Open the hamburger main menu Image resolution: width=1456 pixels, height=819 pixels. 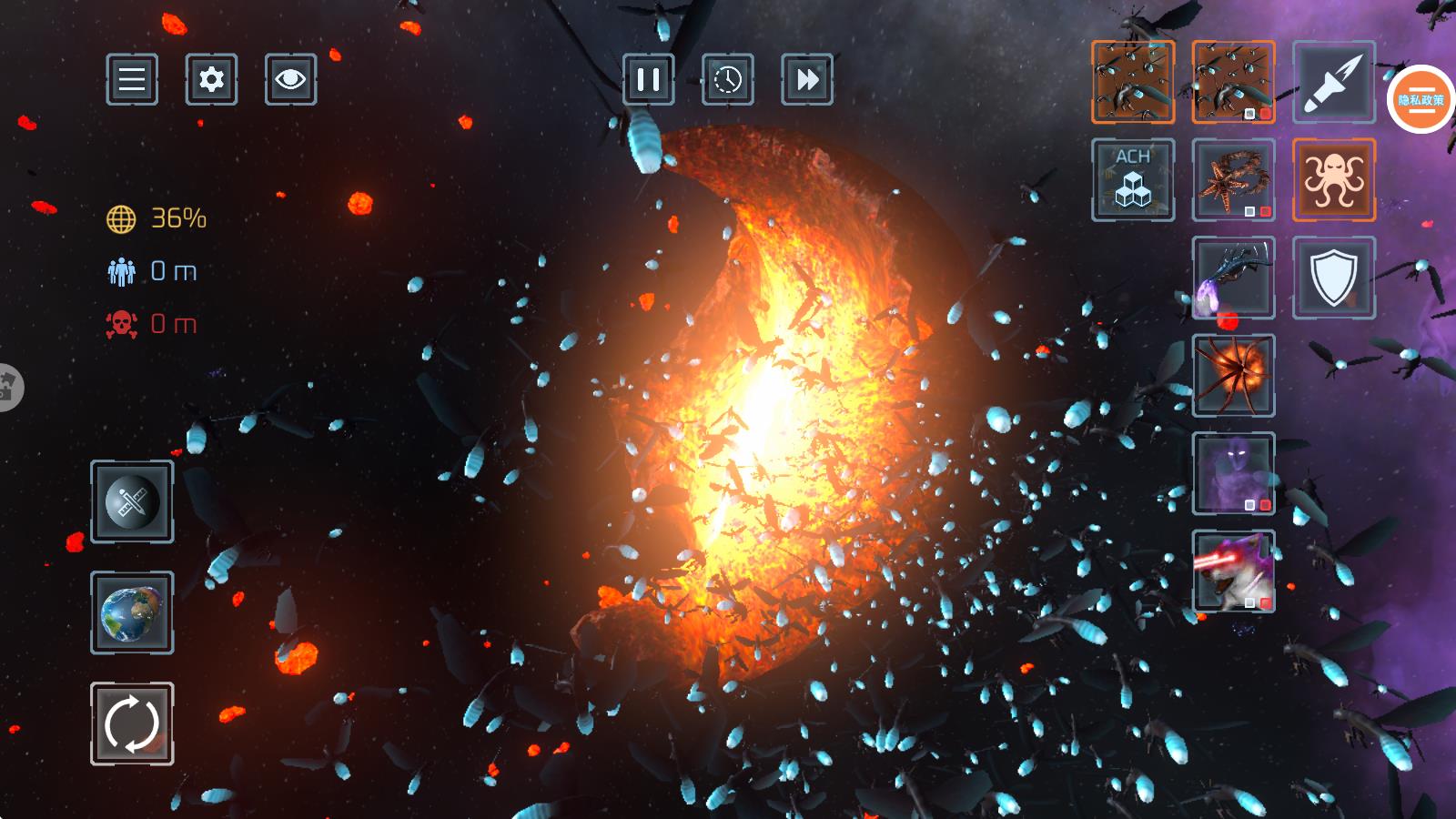(132, 79)
